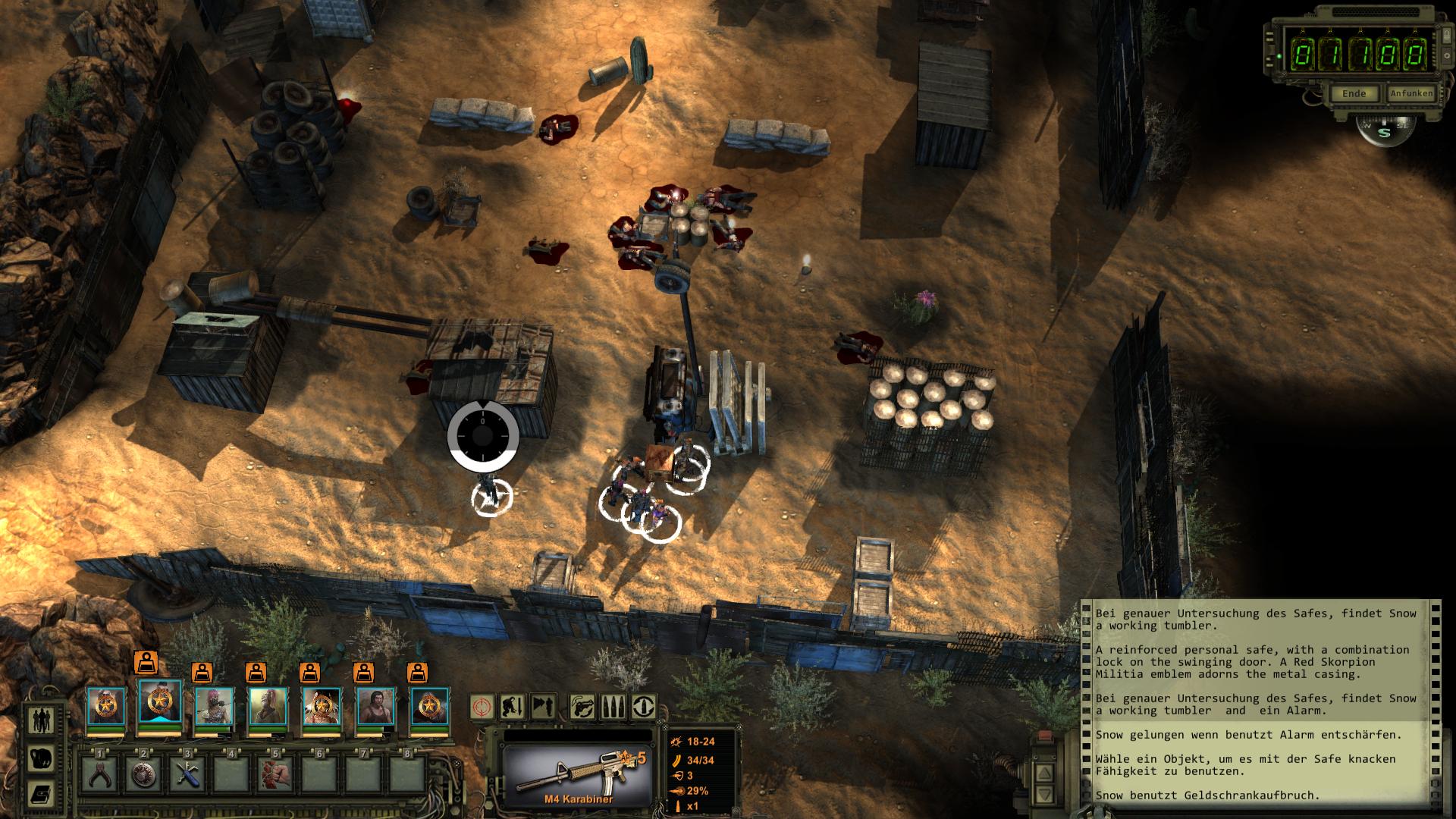The width and height of the screenshot is (1456, 819).
Task: Use the safe dial skill in hotbar
Action: 144,775
